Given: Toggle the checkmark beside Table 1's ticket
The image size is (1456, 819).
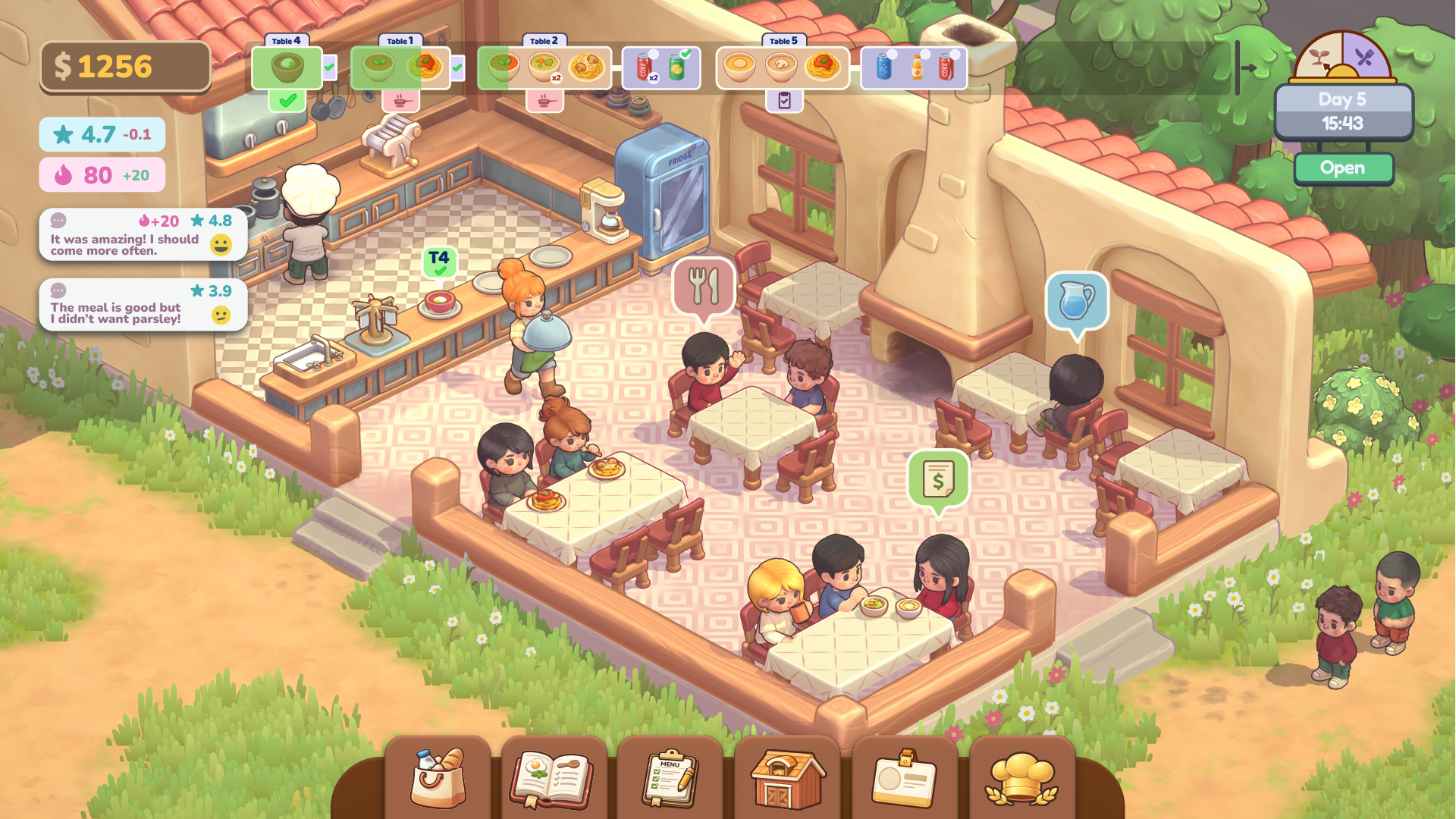Looking at the screenshot, I should coord(456,67).
